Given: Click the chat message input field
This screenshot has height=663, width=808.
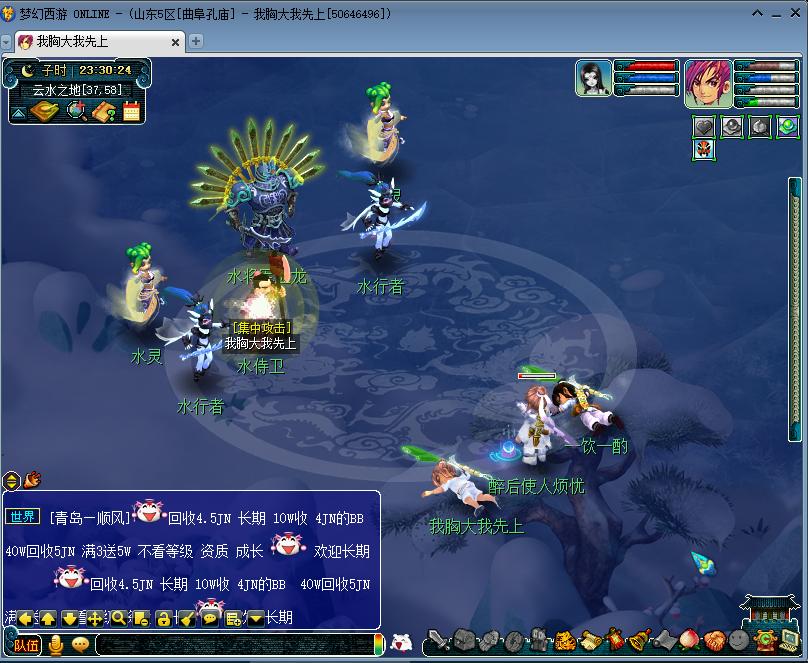Looking at the screenshot, I should pyautogui.click(x=230, y=646).
